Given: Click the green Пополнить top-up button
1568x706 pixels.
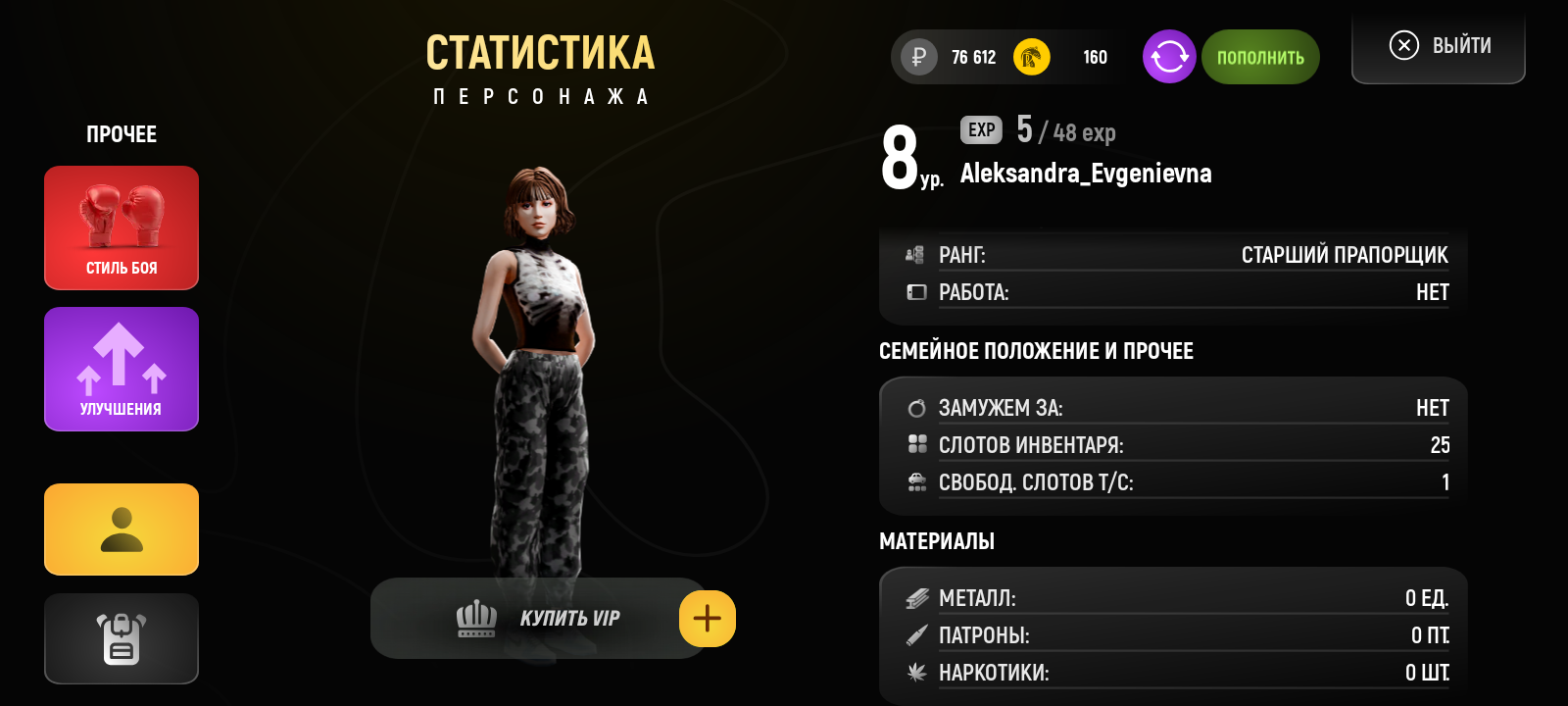Looking at the screenshot, I should click(1260, 57).
